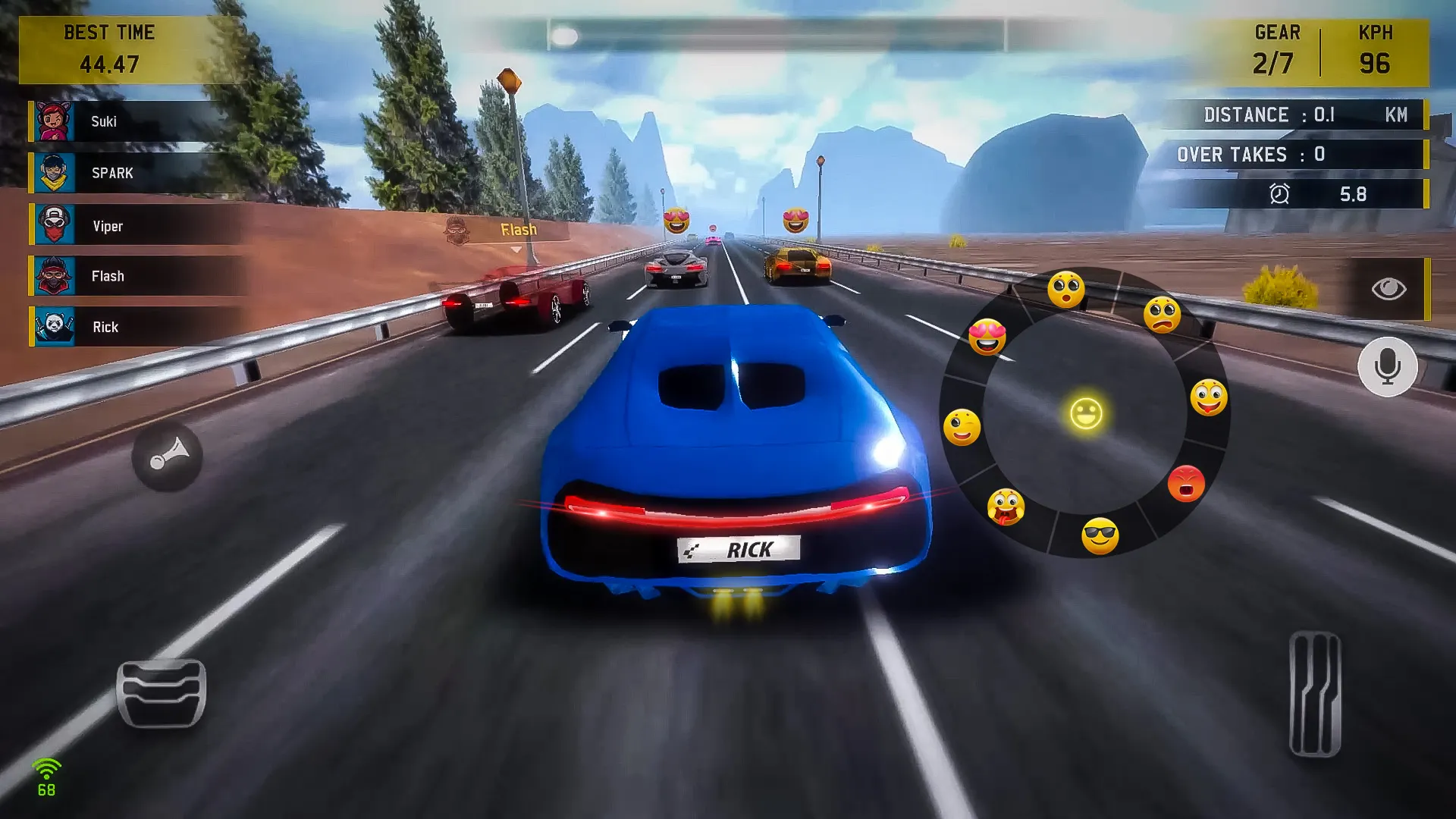Select SPARK in the racer list
This screenshot has height=819, width=1456.
129,173
